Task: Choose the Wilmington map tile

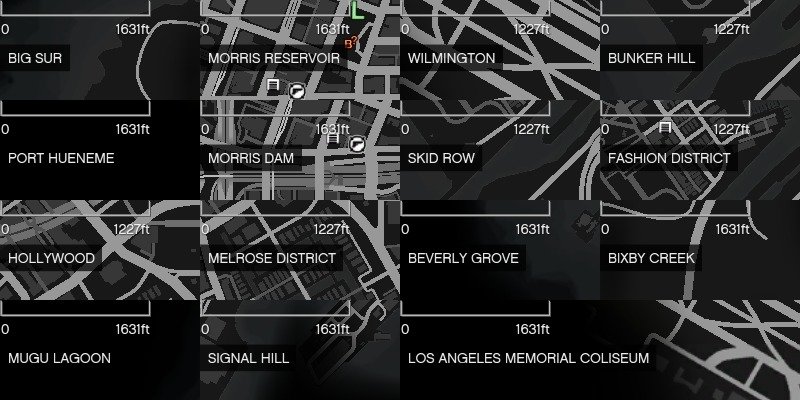Action: coord(500,50)
